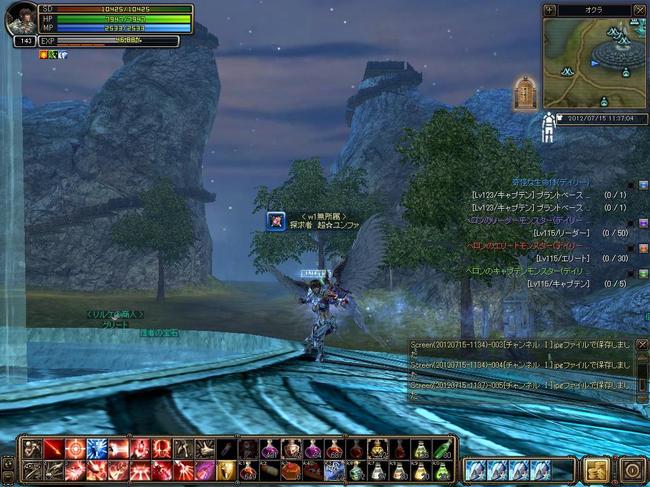
Task: Click the round gold-ringed button at bottom right
Action: [x=631, y=469]
